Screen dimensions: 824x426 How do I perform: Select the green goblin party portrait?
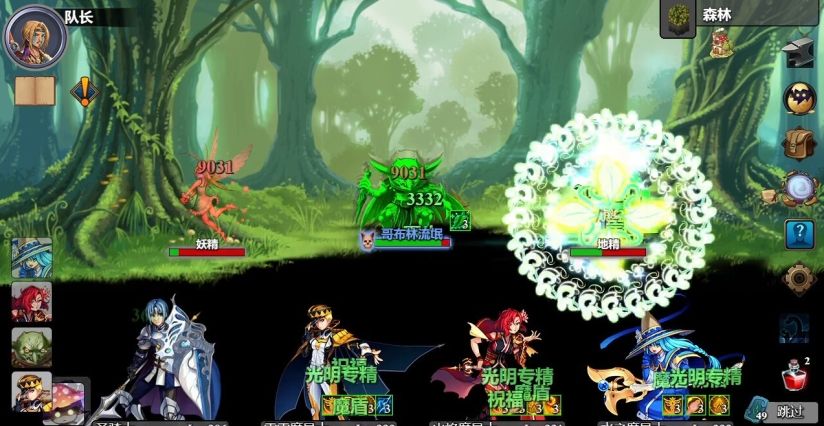pos(31,347)
